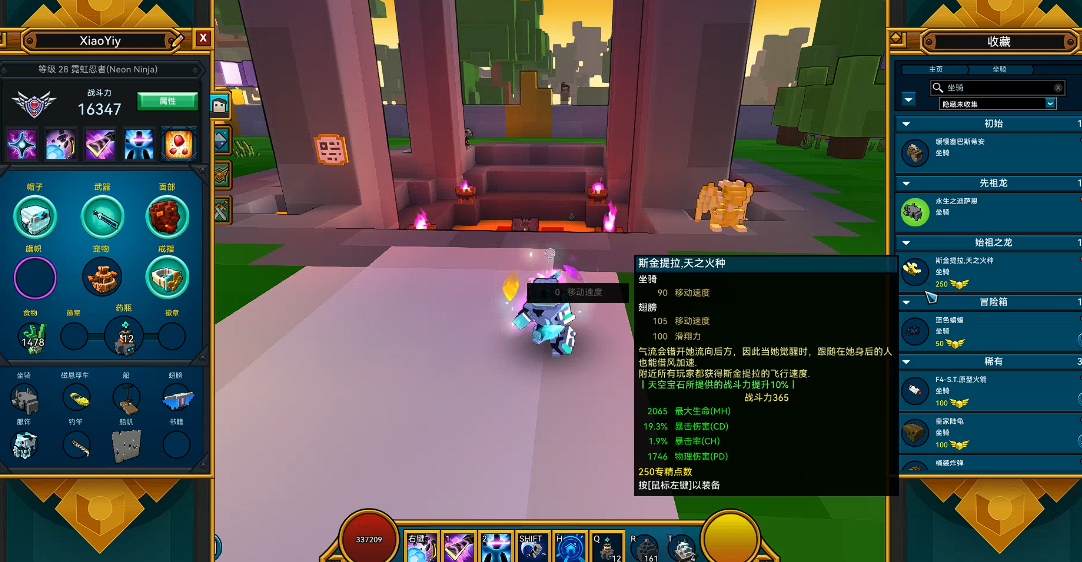This screenshot has height=562, width=1082.
Task: Switch to the 主页 tab in collections
Action: click(x=935, y=70)
